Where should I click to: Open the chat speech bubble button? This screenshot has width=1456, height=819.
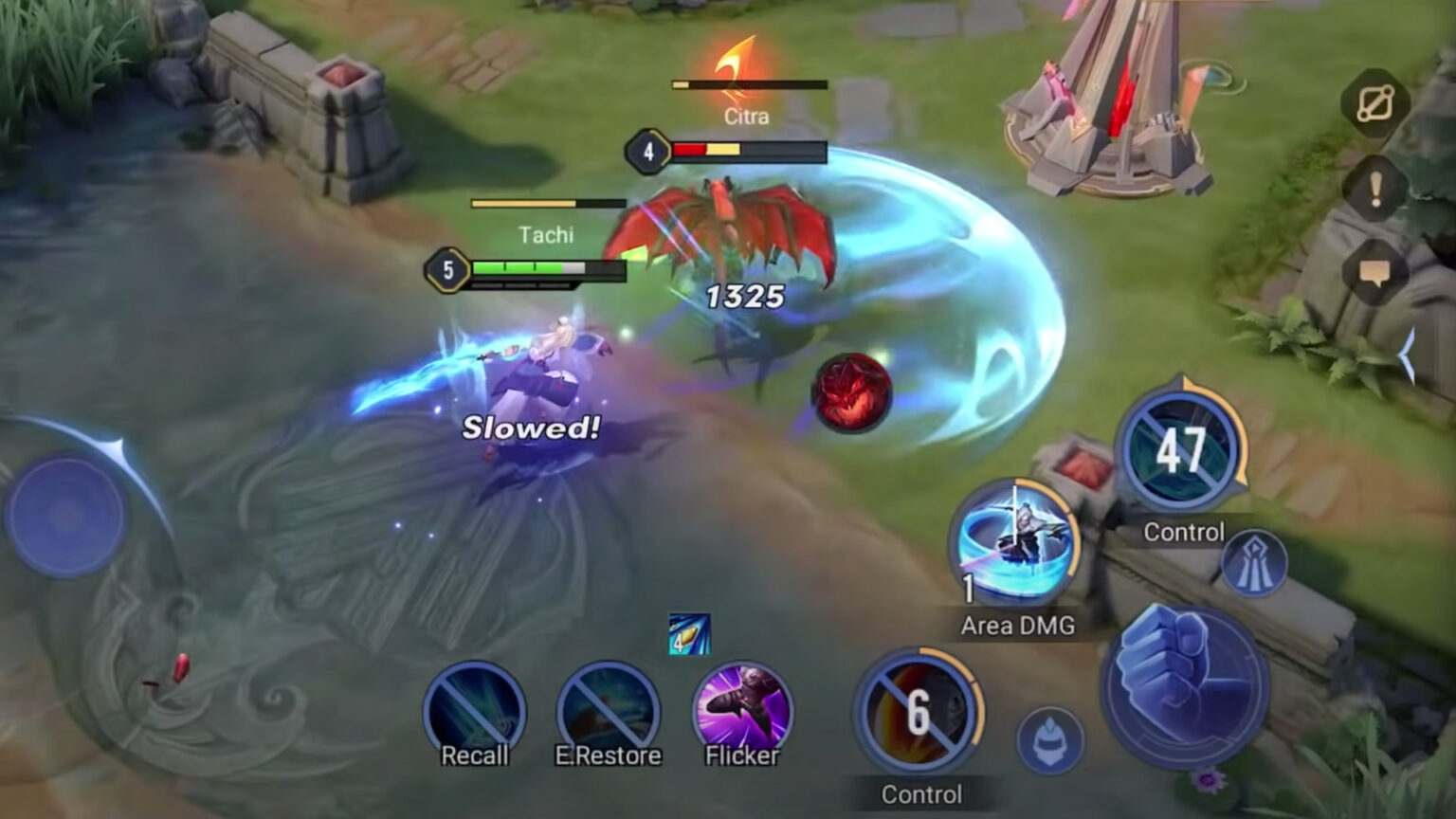[x=1375, y=274]
